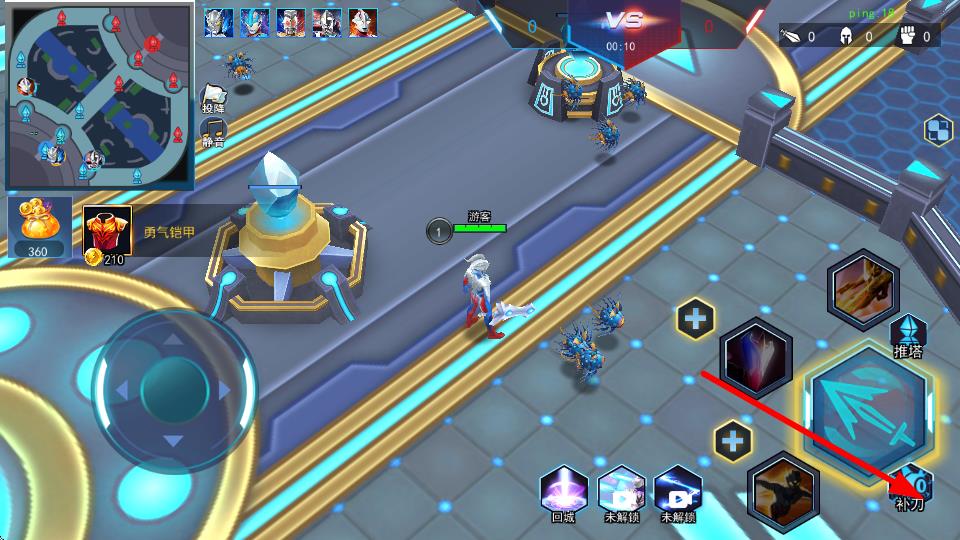Select the last hero portrait in top row
The image size is (960, 540).
(362, 22)
